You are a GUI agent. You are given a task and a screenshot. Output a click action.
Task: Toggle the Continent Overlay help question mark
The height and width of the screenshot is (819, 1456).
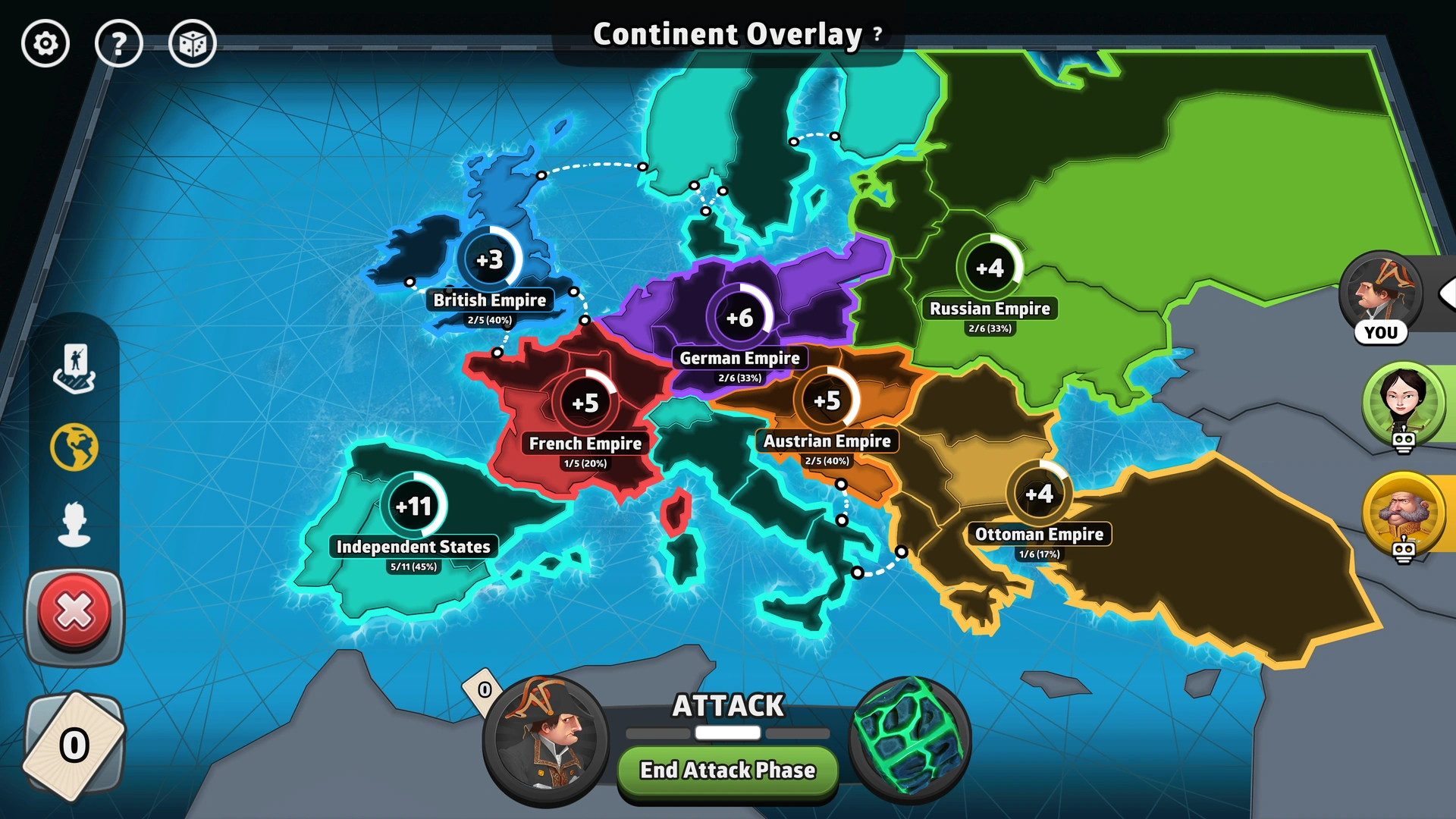tap(877, 35)
